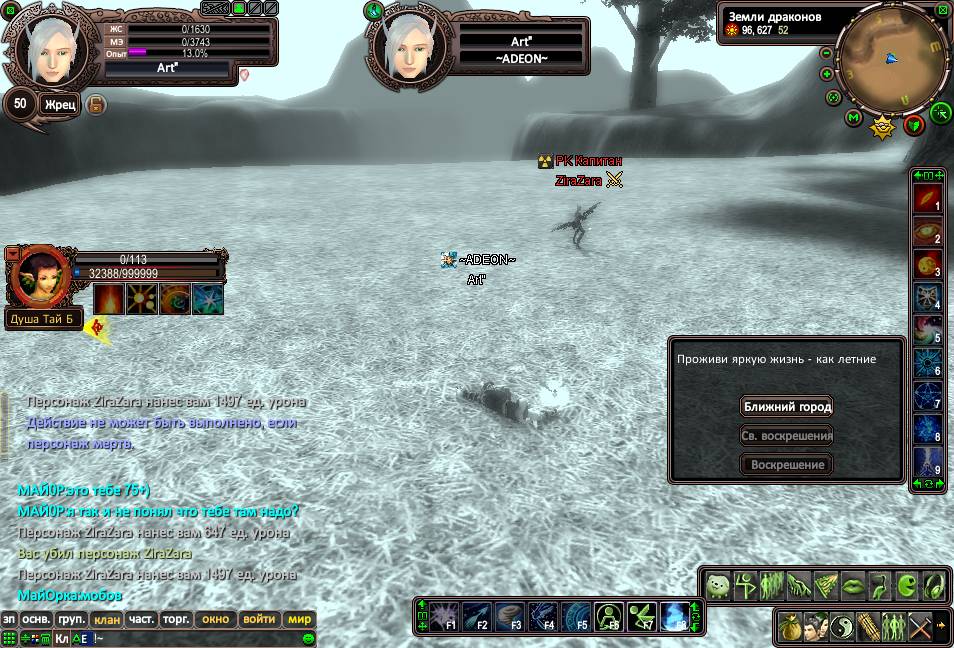This screenshot has width=954, height=648.
Task: Activate the F1 hotbar skill
Action: [x=444, y=614]
